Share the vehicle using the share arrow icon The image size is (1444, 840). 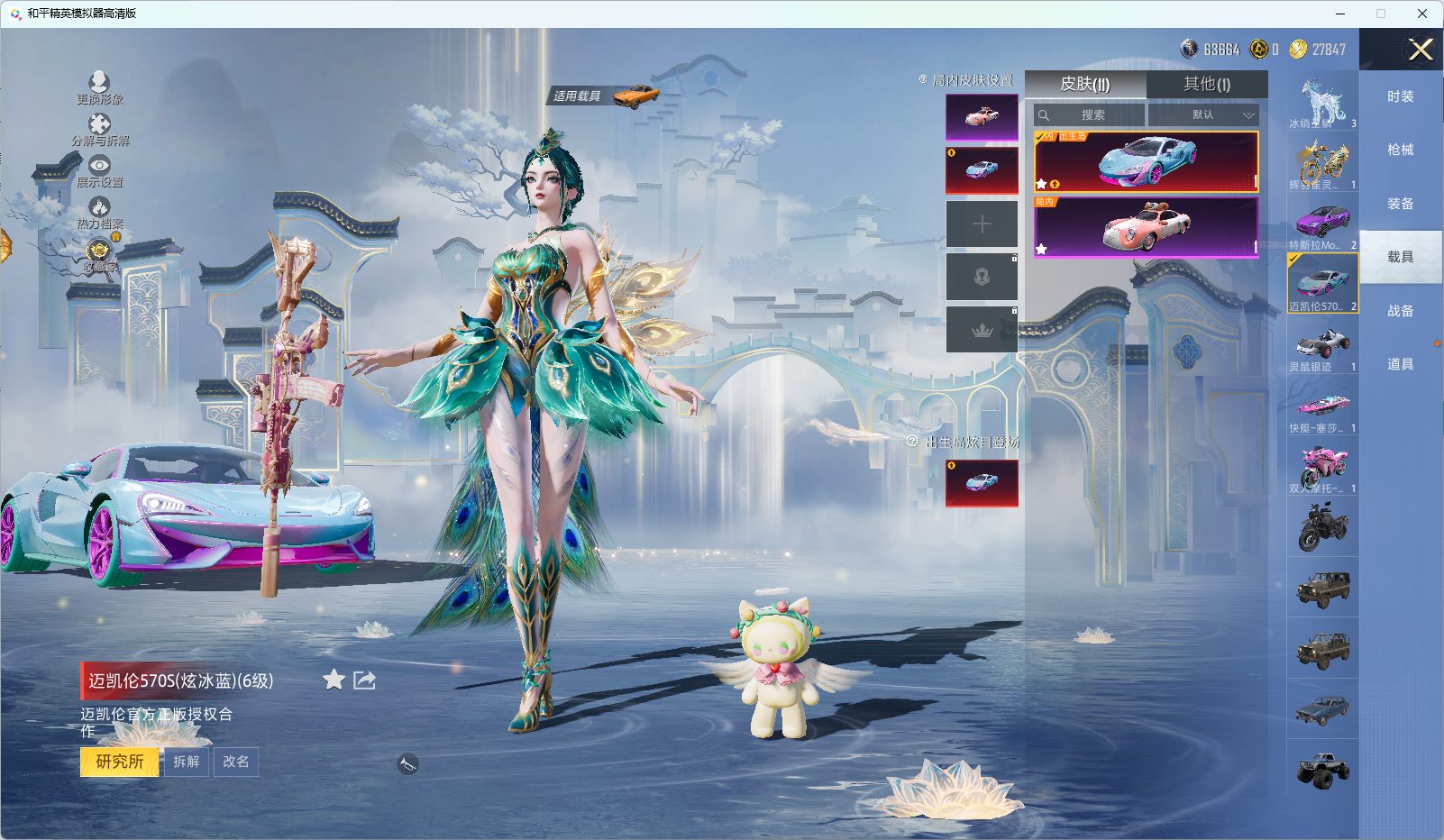(364, 680)
